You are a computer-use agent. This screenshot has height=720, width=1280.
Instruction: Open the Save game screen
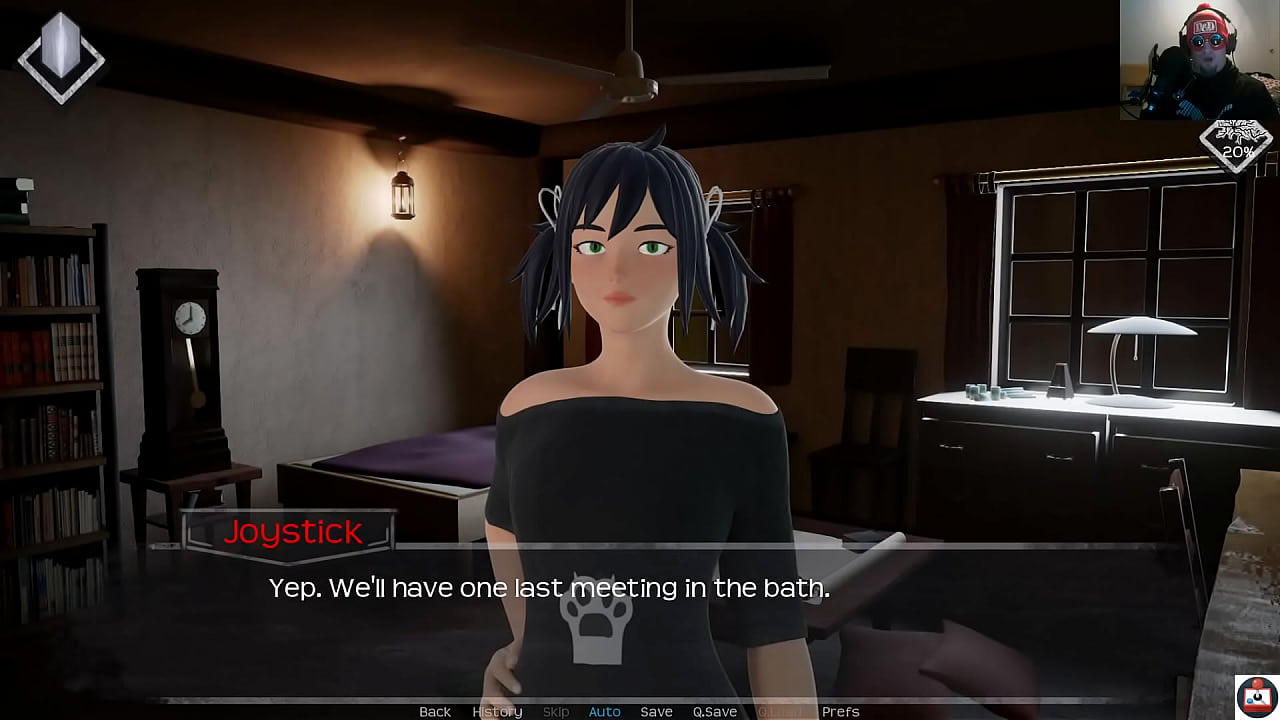click(x=656, y=711)
